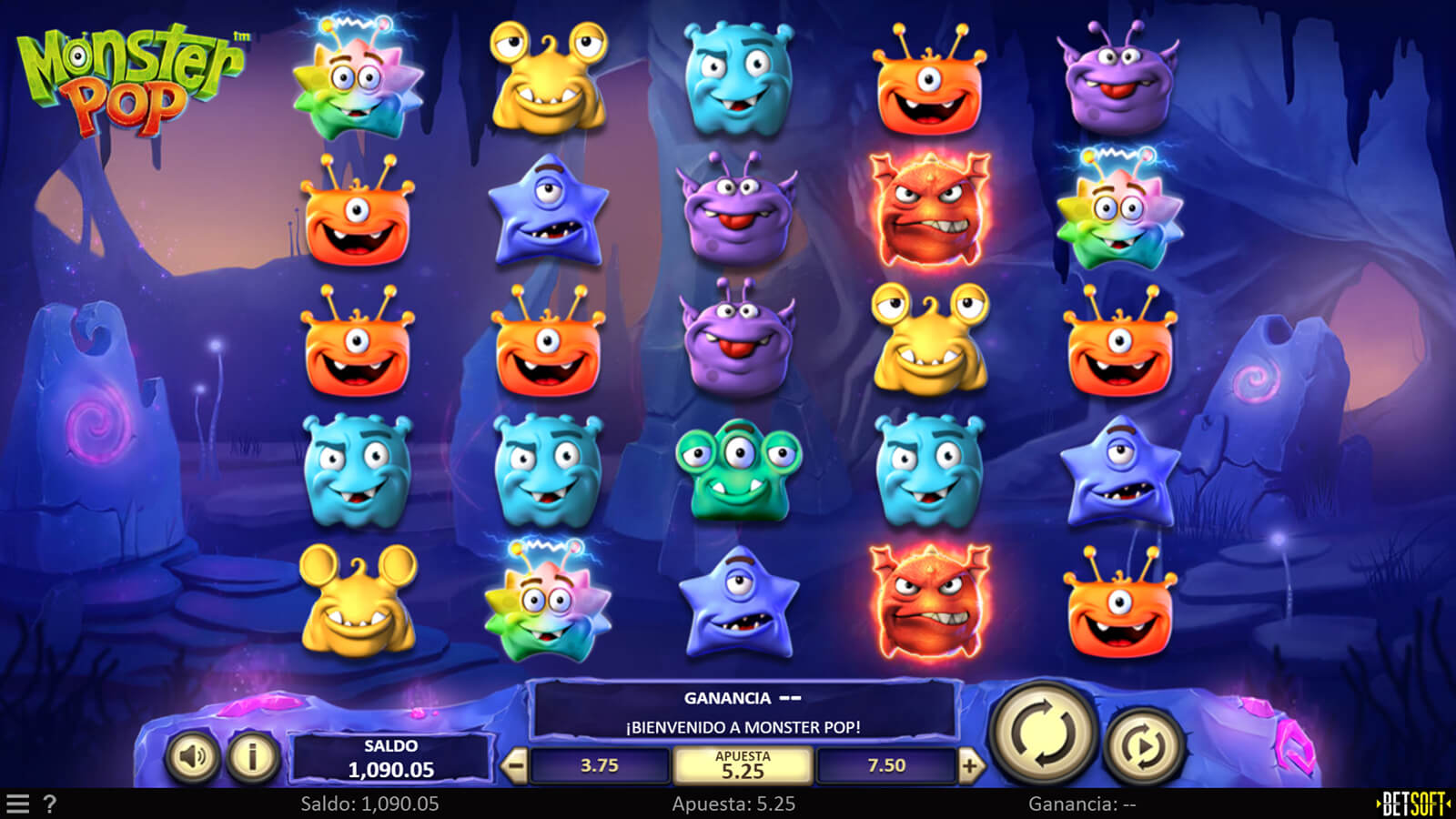Open help with the question mark
Screen dimensions: 1456x819
[50, 804]
